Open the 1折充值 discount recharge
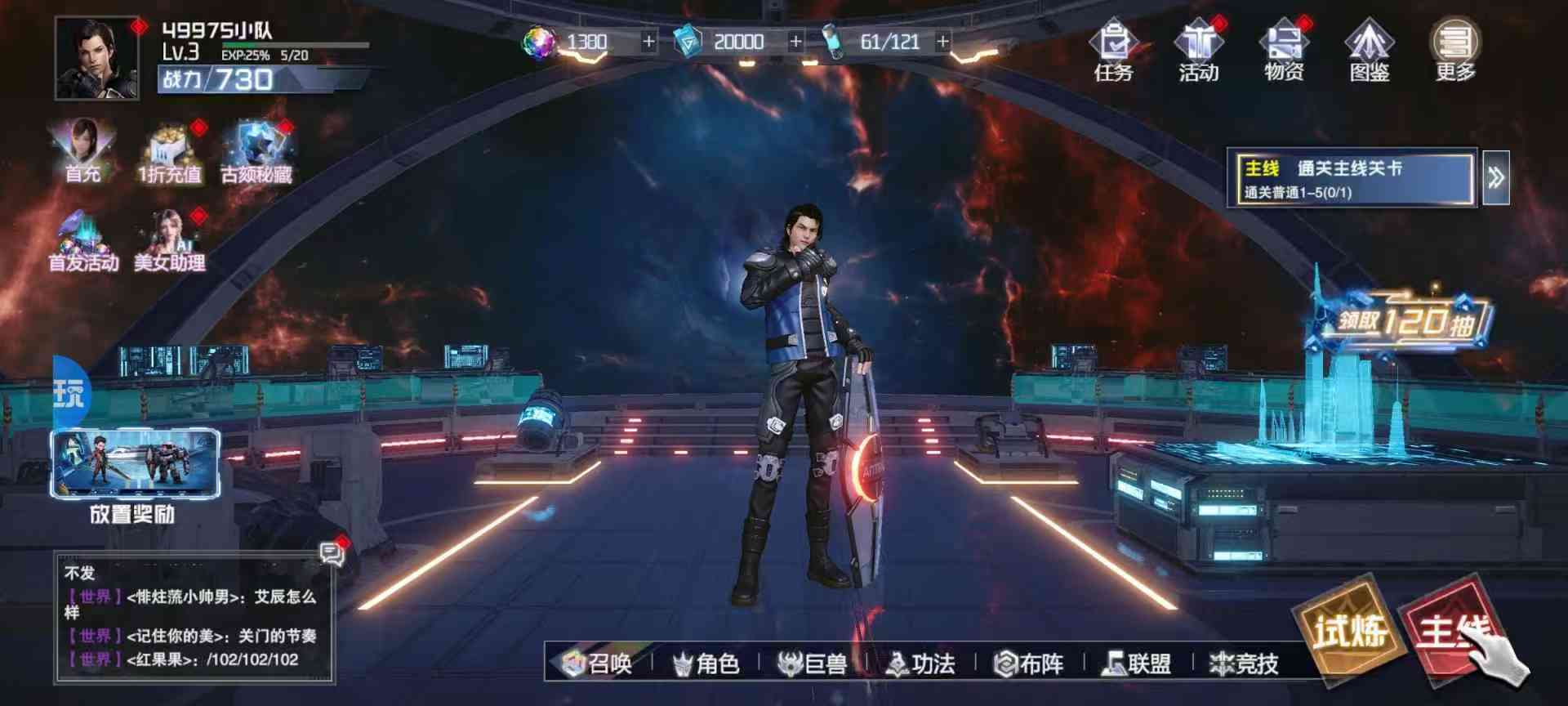1568x706 pixels. pos(170,152)
